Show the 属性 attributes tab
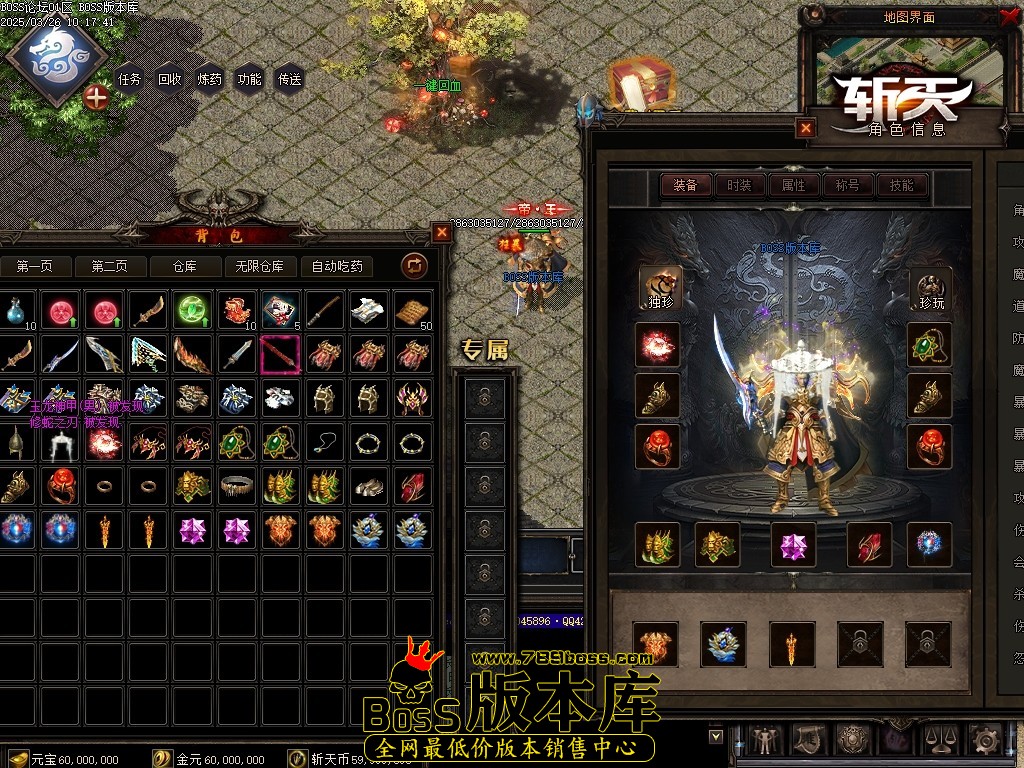Screen dimensions: 1024x768 point(794,185)
